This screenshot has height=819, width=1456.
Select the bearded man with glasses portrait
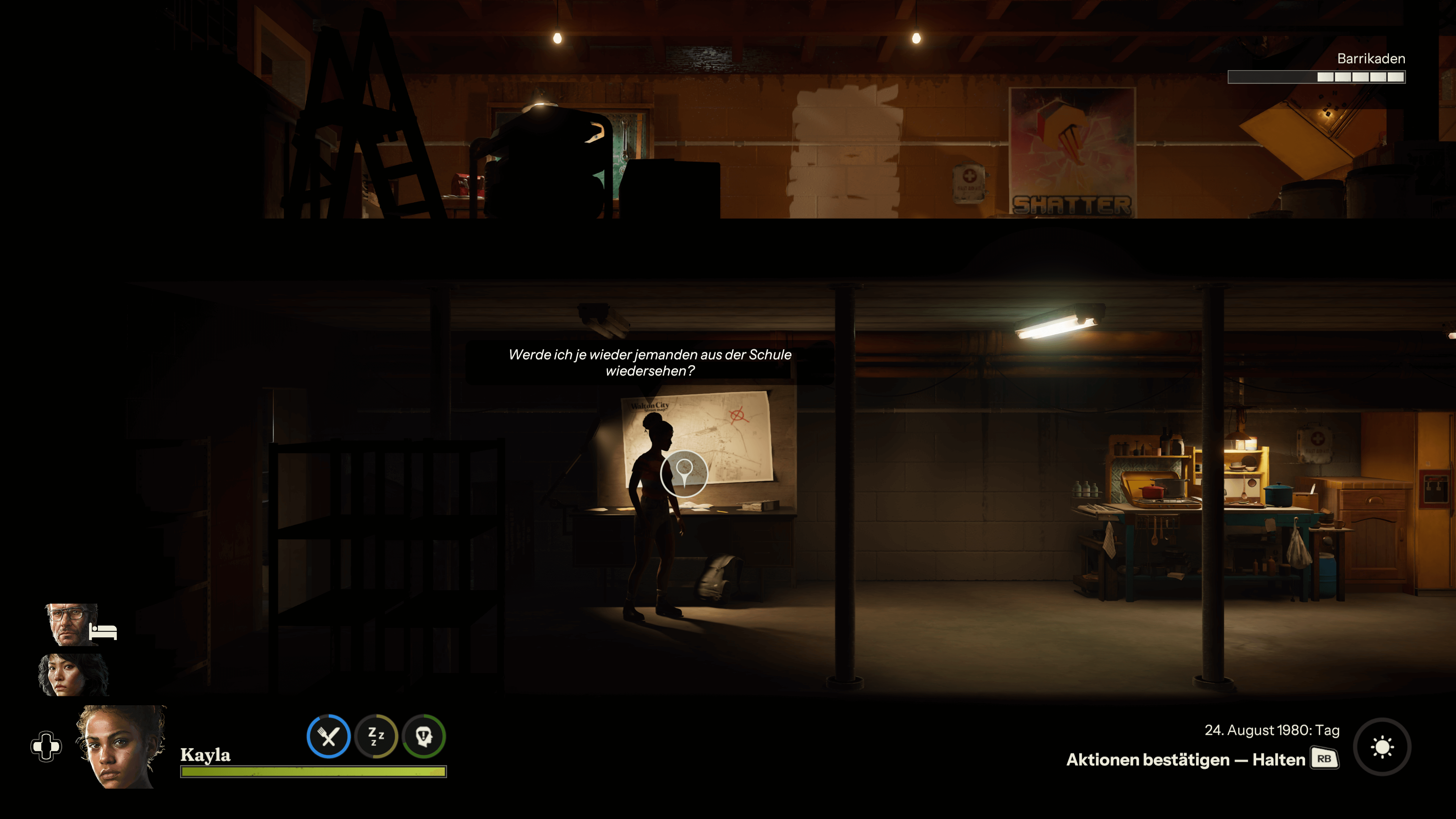pyautogui.click(x=71, y=624)
